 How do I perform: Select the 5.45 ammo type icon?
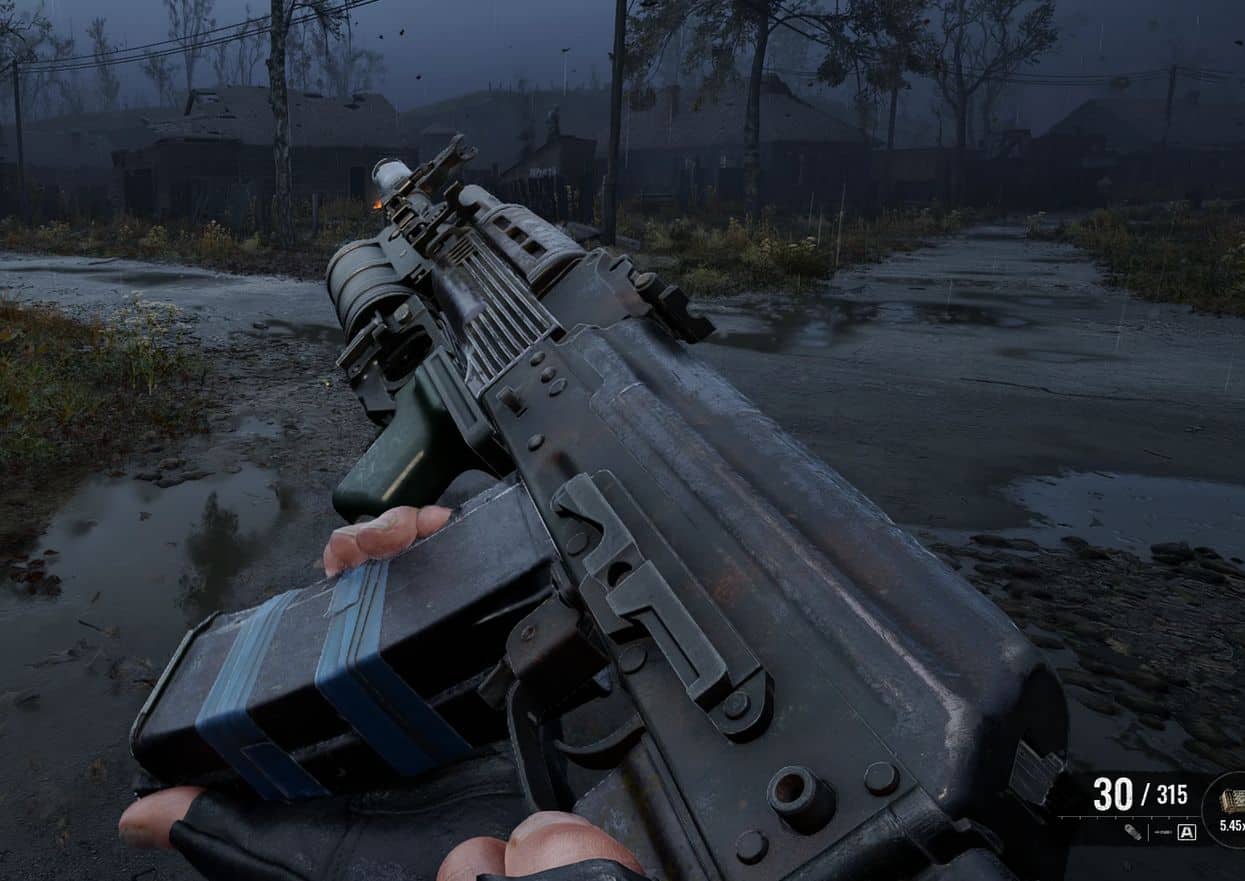coord(1230,802)
